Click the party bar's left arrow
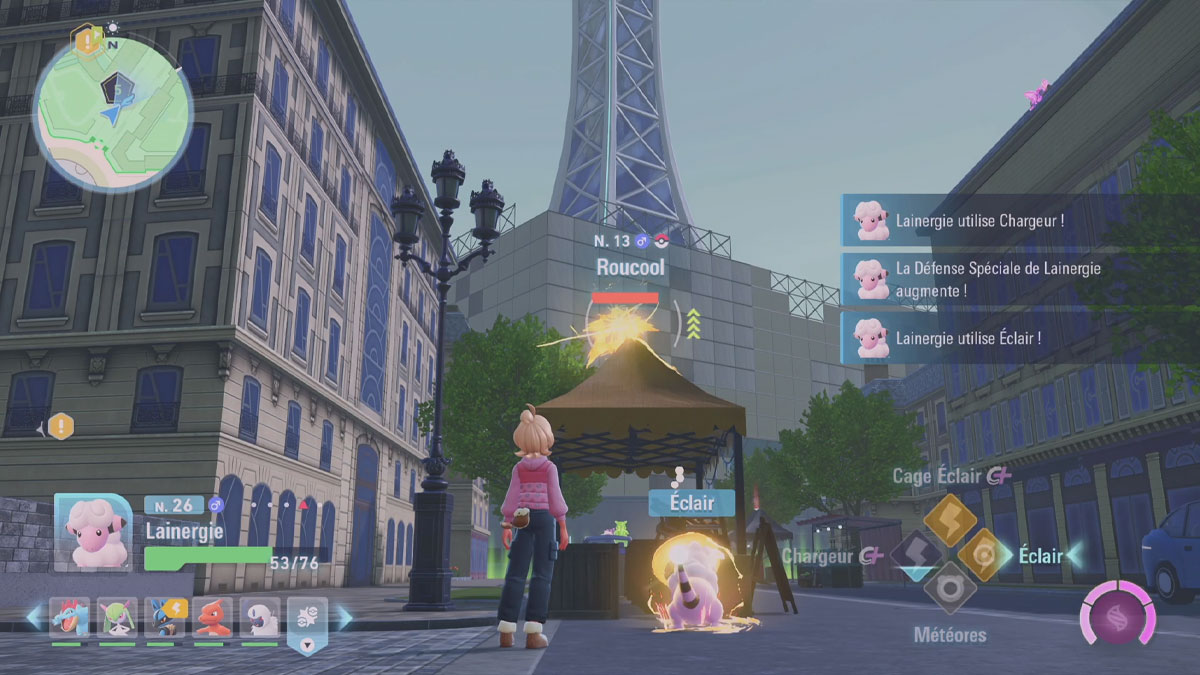 click(33, 618)
